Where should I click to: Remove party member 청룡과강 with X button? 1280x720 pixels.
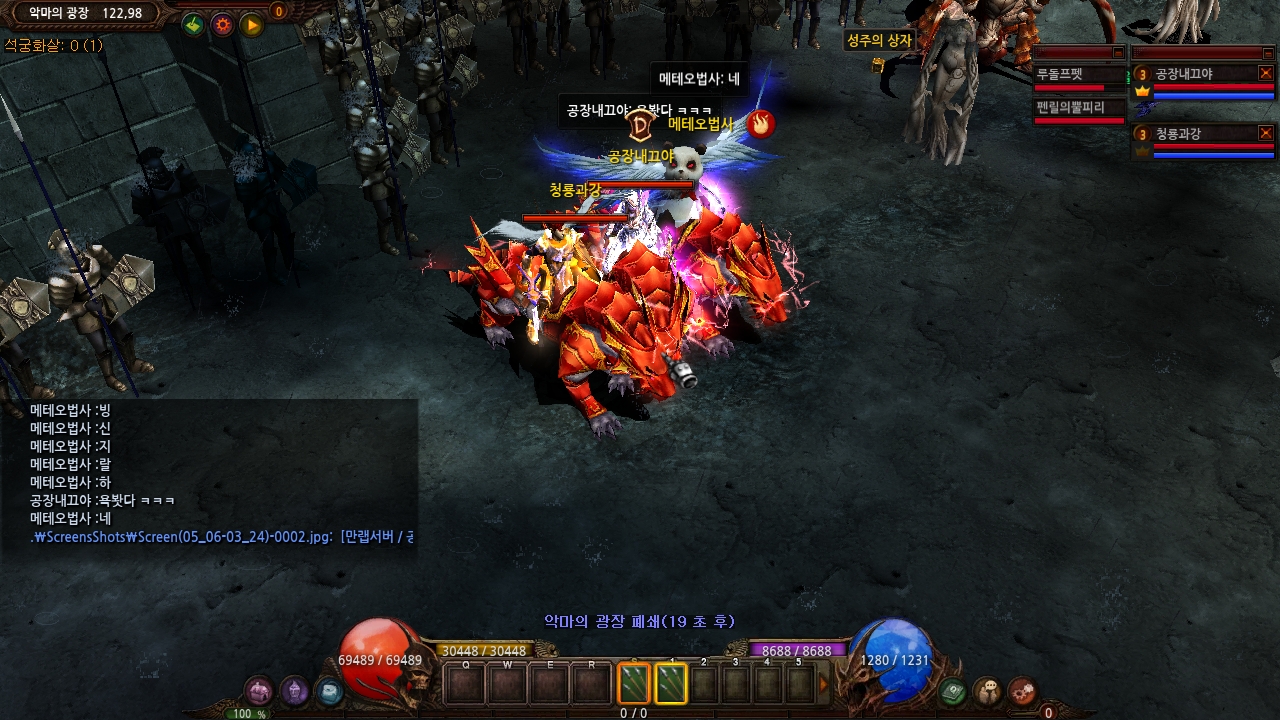coord(1266,132)
